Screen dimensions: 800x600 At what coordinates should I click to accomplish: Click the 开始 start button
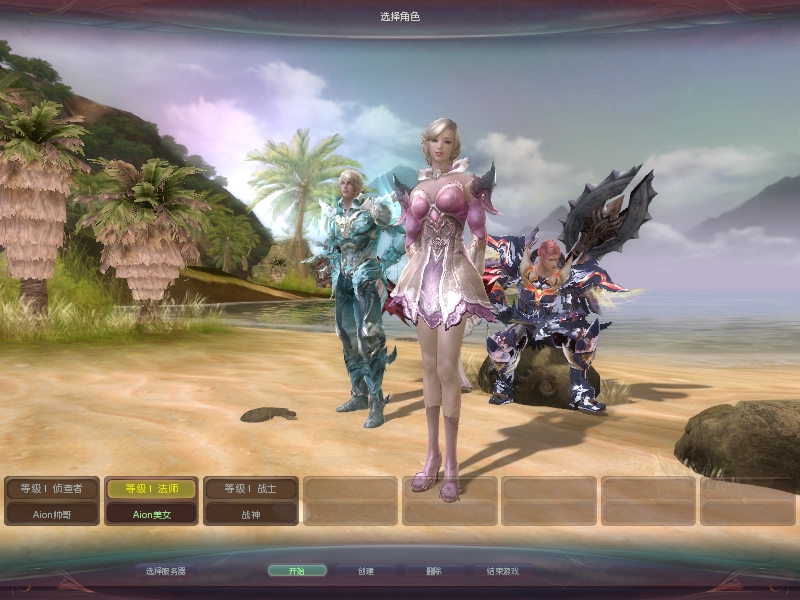coord(297,571)
